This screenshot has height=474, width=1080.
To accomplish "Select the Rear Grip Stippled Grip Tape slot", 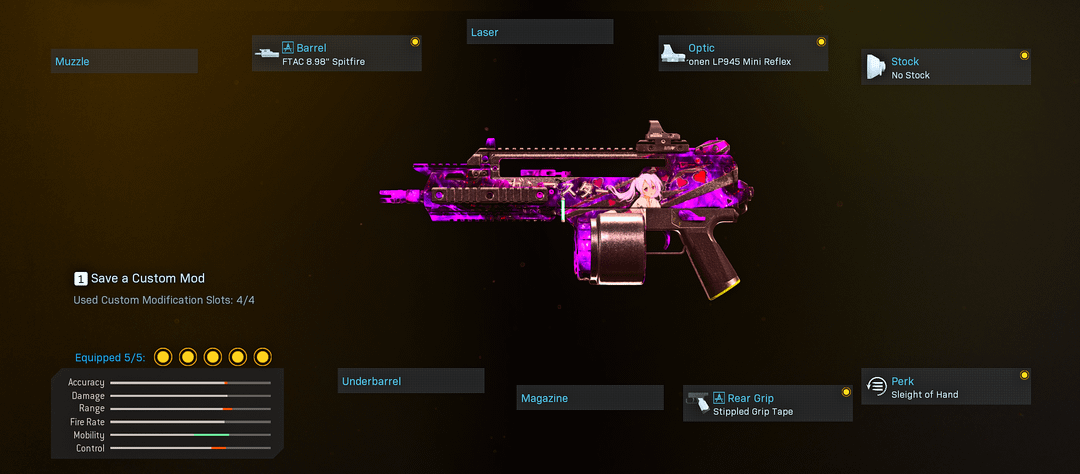I will (768, 404).
